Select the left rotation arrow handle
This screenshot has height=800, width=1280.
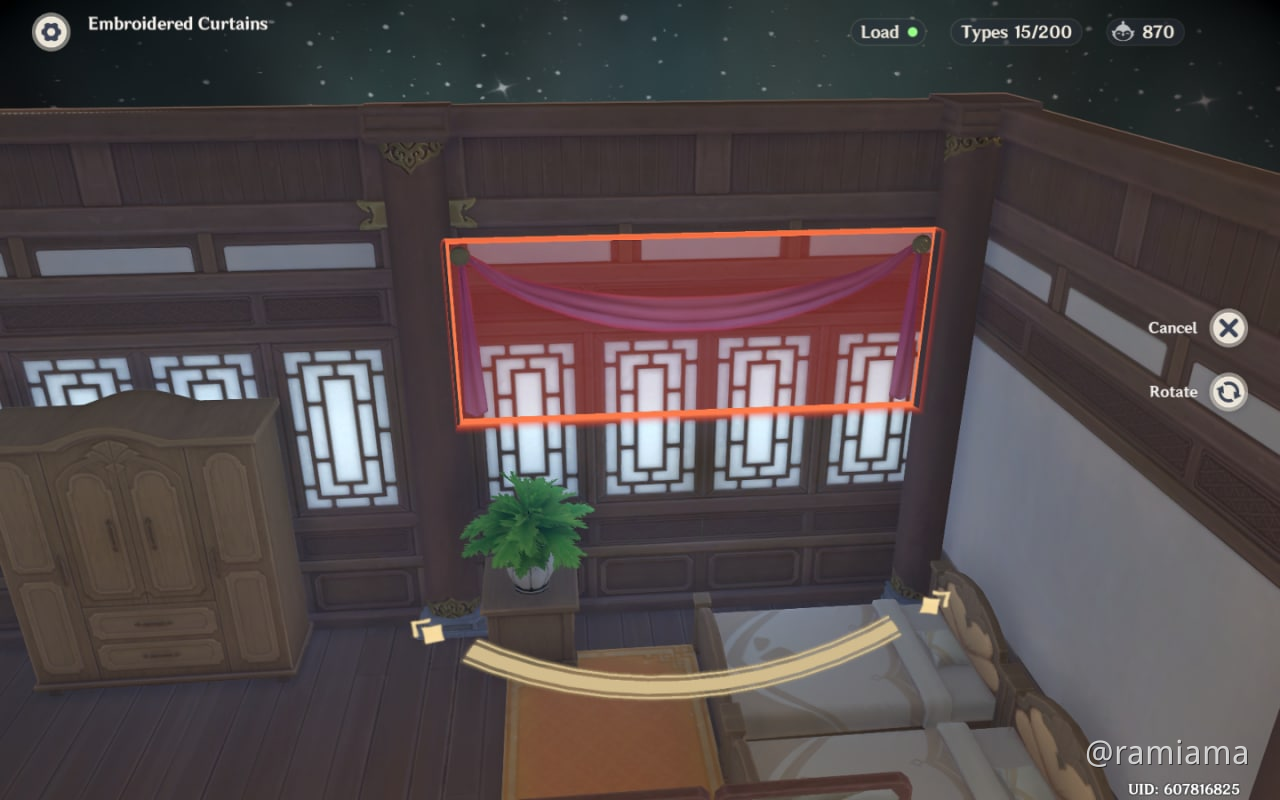(x=428, y=631)
